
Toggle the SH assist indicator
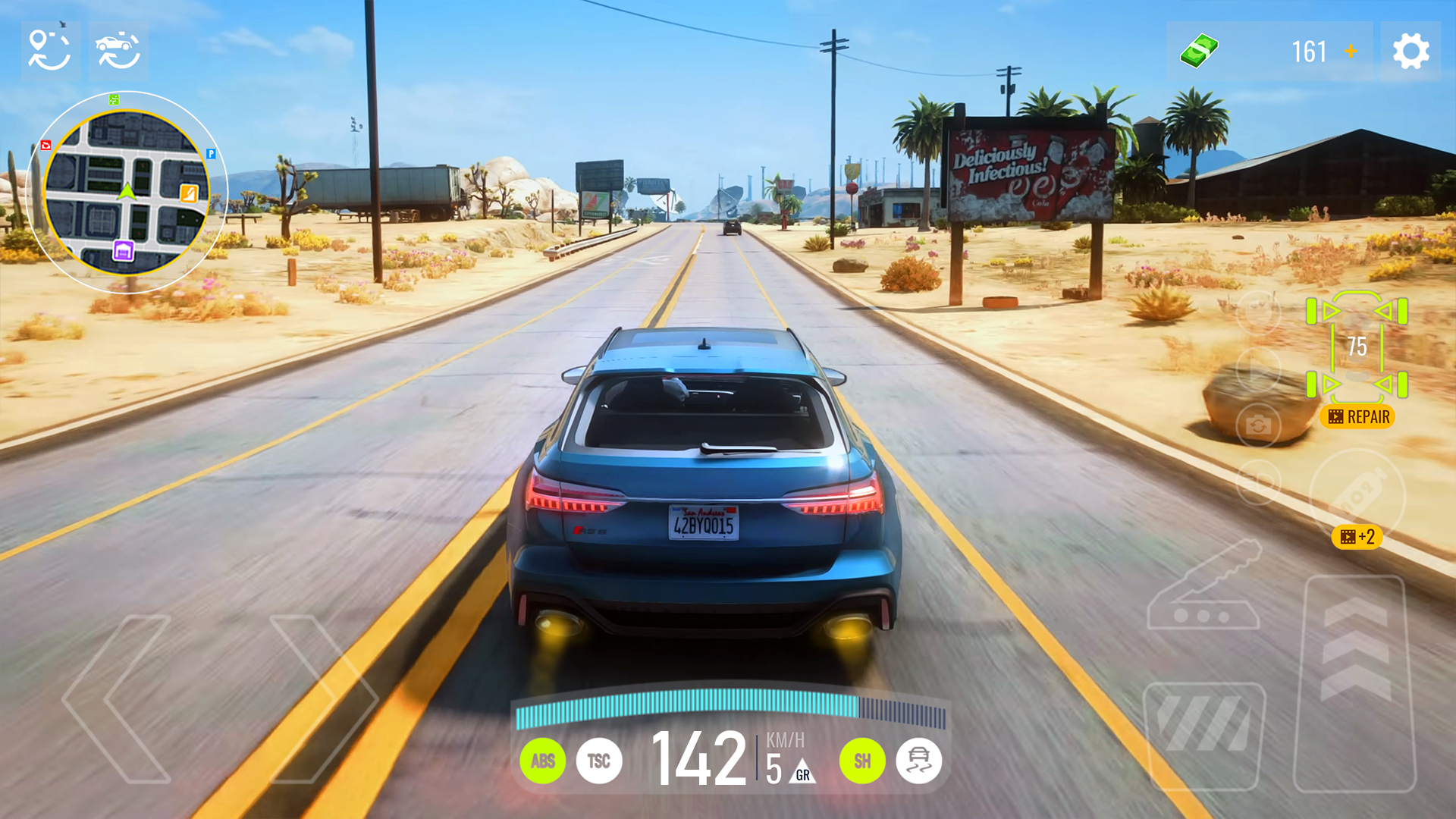[x=862, y=761]
